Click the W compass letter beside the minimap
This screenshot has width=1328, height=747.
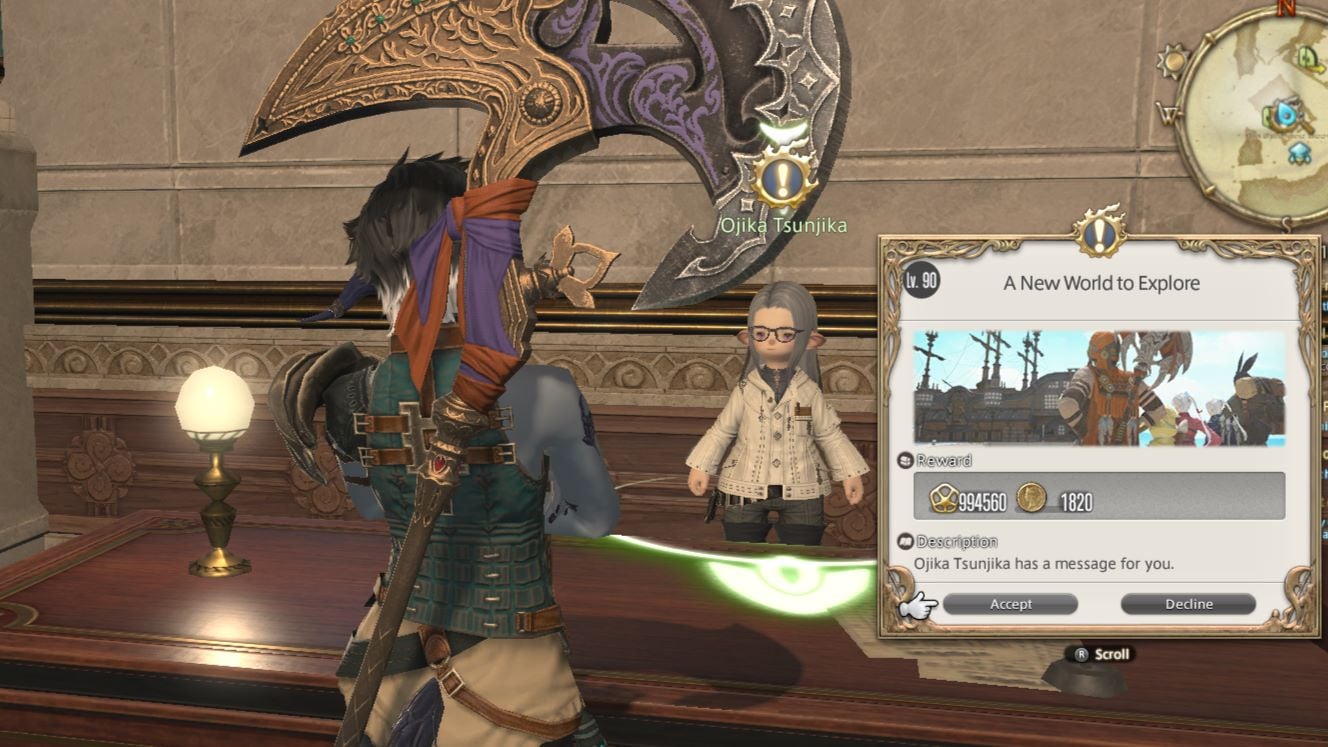pyautogui.click(x=1167, y=114)
